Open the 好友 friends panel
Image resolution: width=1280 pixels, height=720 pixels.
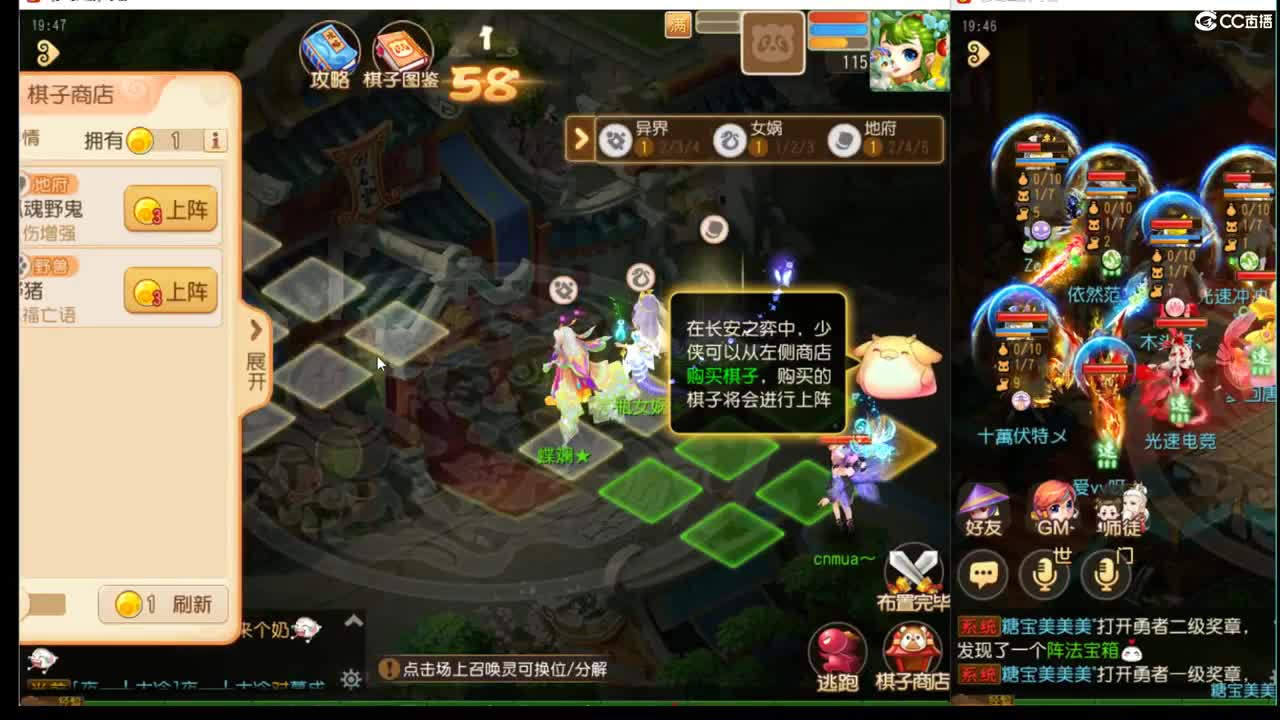(982, 512)
